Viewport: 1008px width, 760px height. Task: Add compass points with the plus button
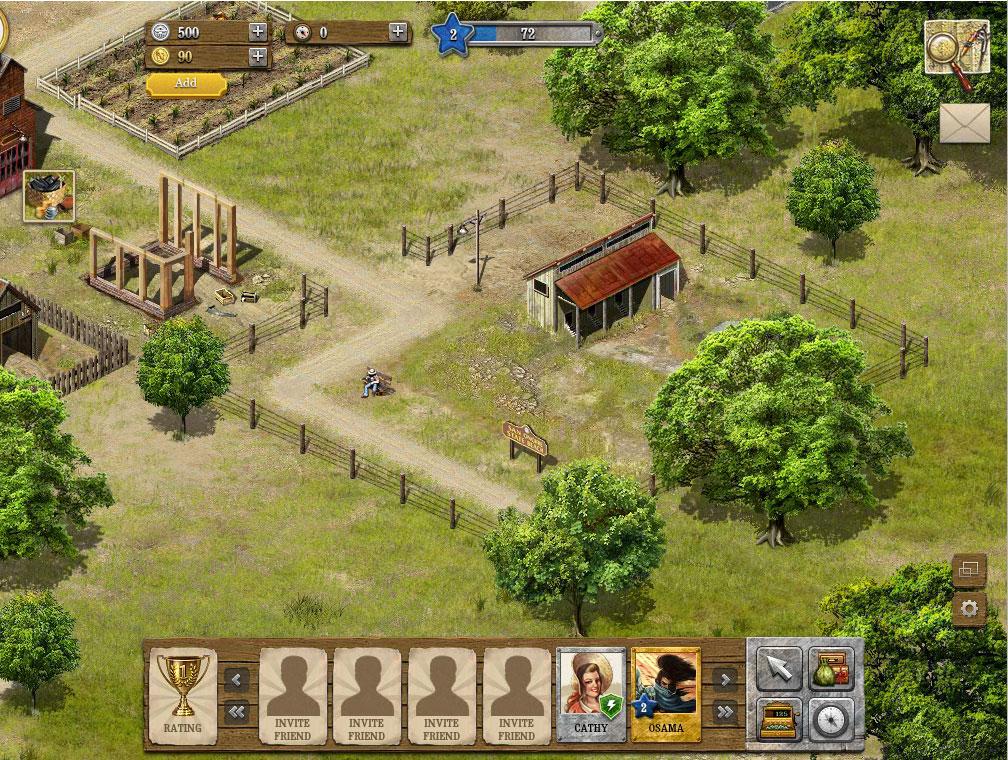398,31
